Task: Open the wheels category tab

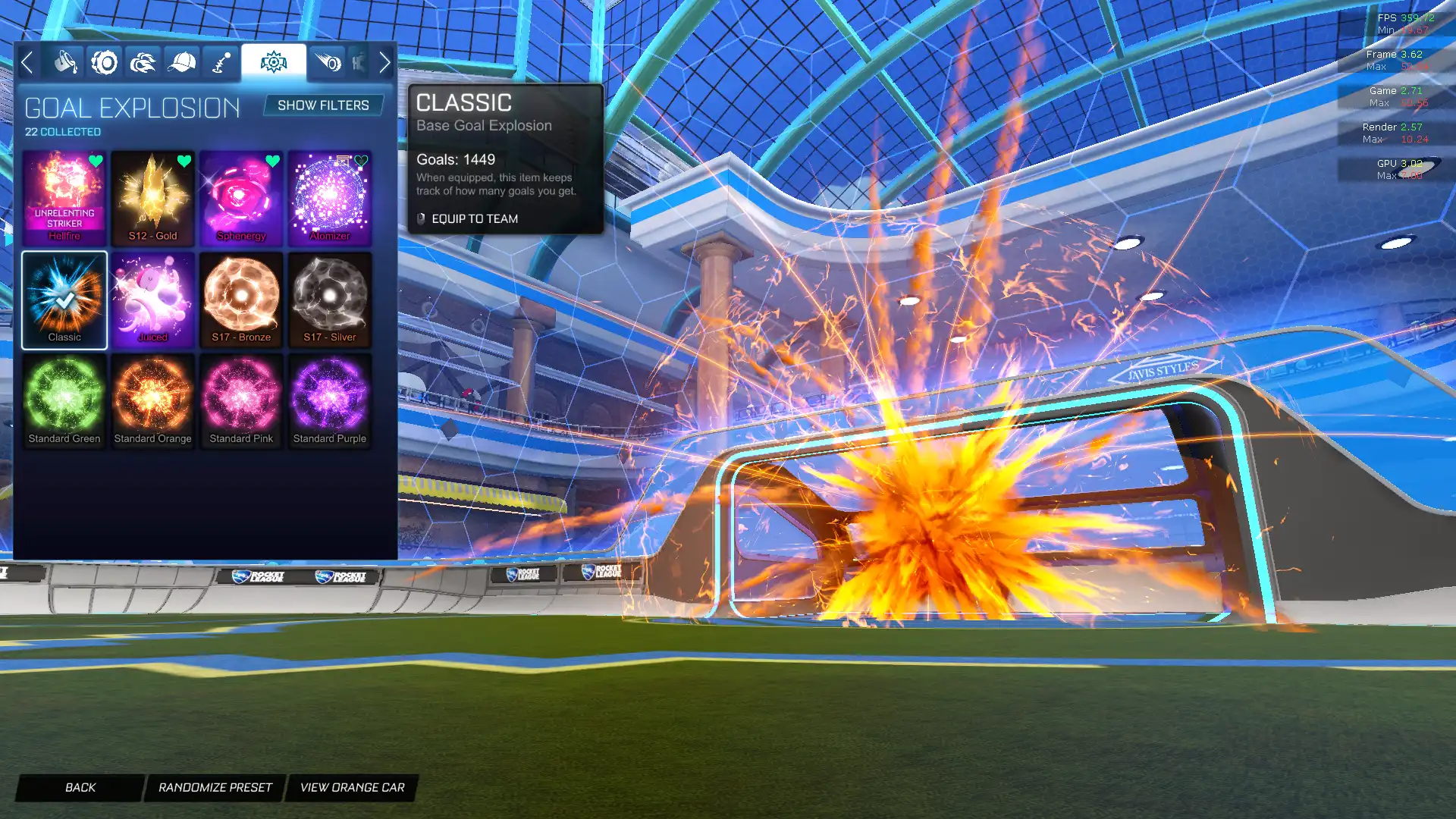Action: 105,62
